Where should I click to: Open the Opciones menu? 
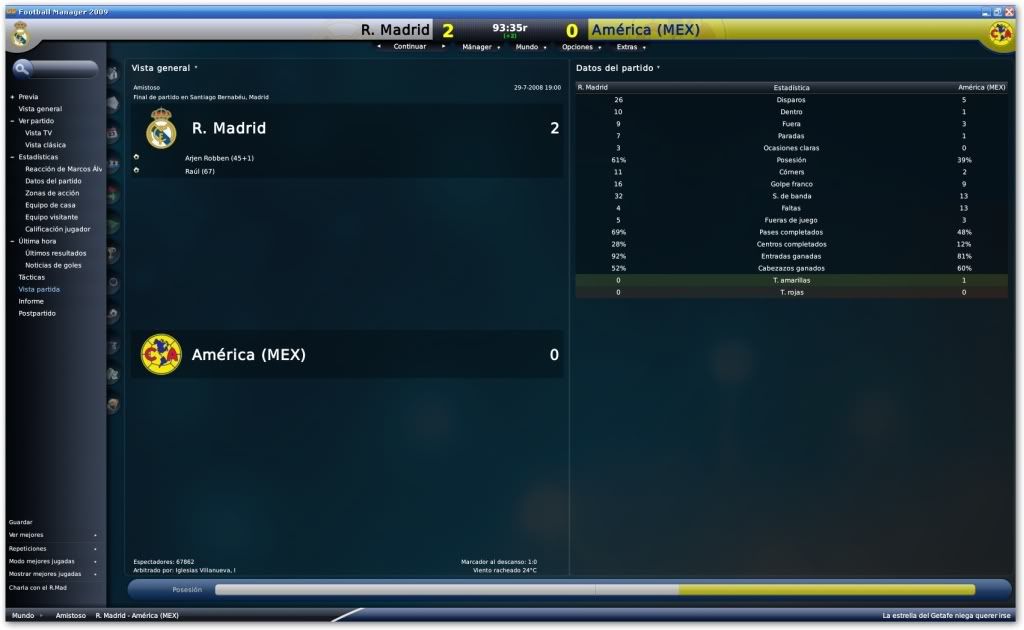[x=578, y=47]
